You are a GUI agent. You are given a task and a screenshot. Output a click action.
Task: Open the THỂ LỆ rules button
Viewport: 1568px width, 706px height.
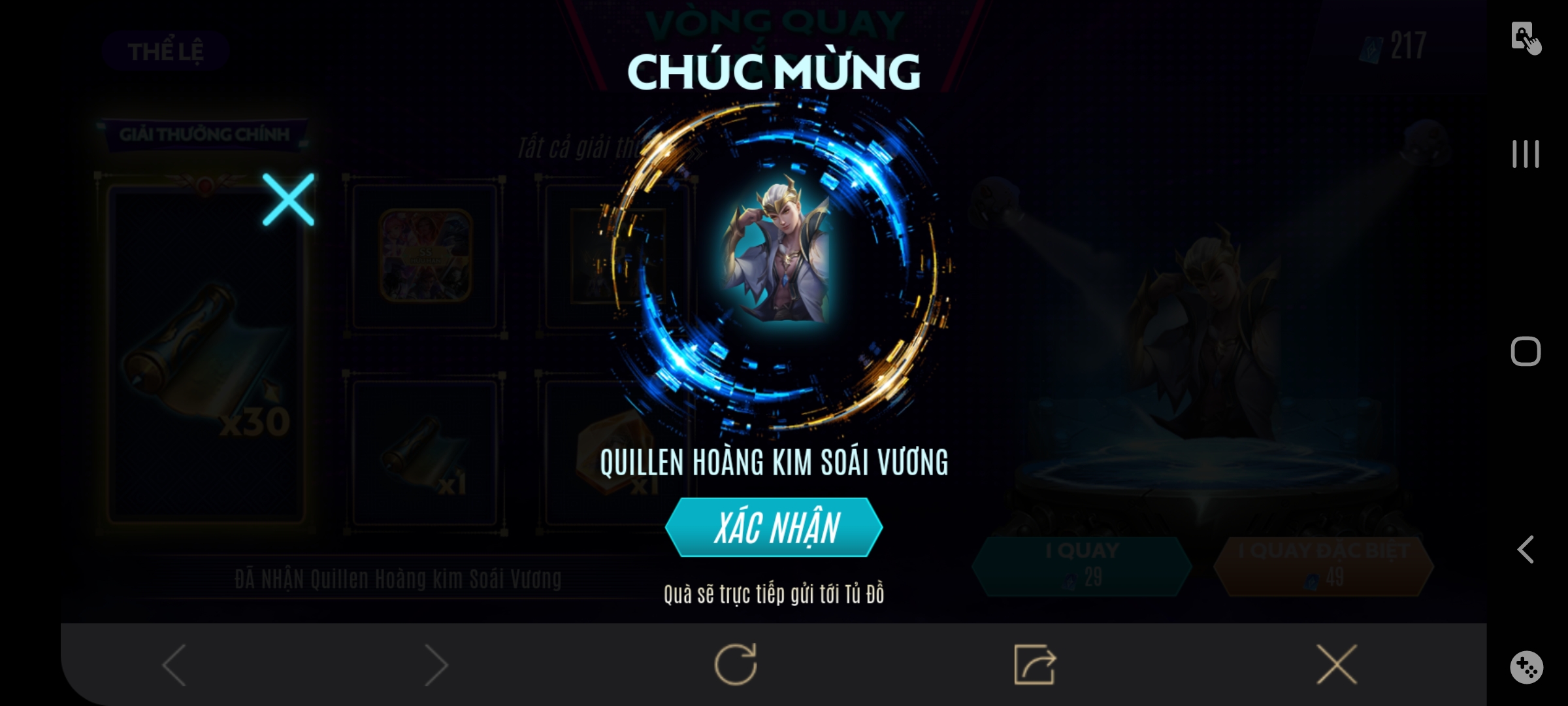tap(165, 52)
